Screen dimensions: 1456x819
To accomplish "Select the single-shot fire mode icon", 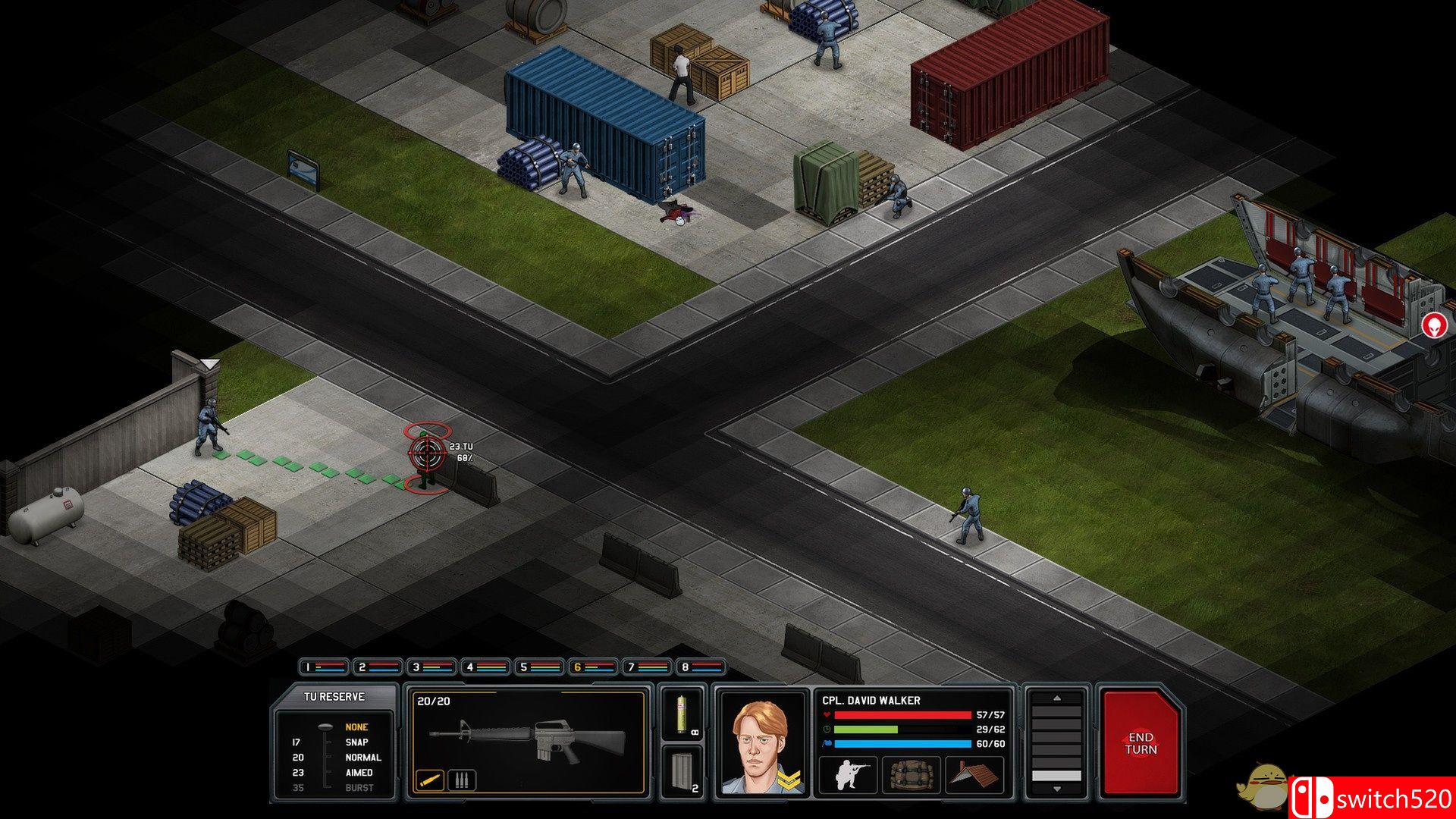I will click(x=431, y=780).
